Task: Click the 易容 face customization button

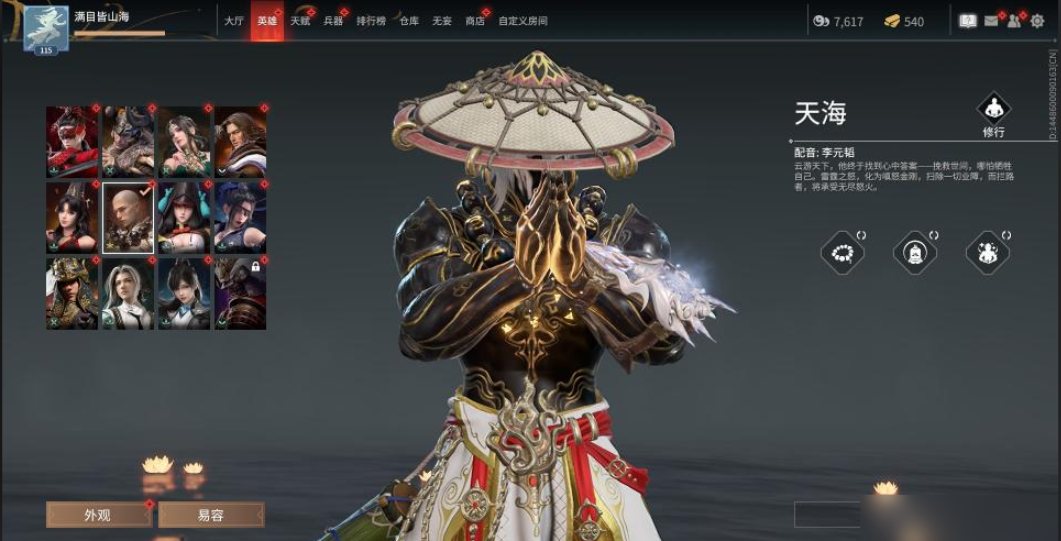Action: click(210, 515)
